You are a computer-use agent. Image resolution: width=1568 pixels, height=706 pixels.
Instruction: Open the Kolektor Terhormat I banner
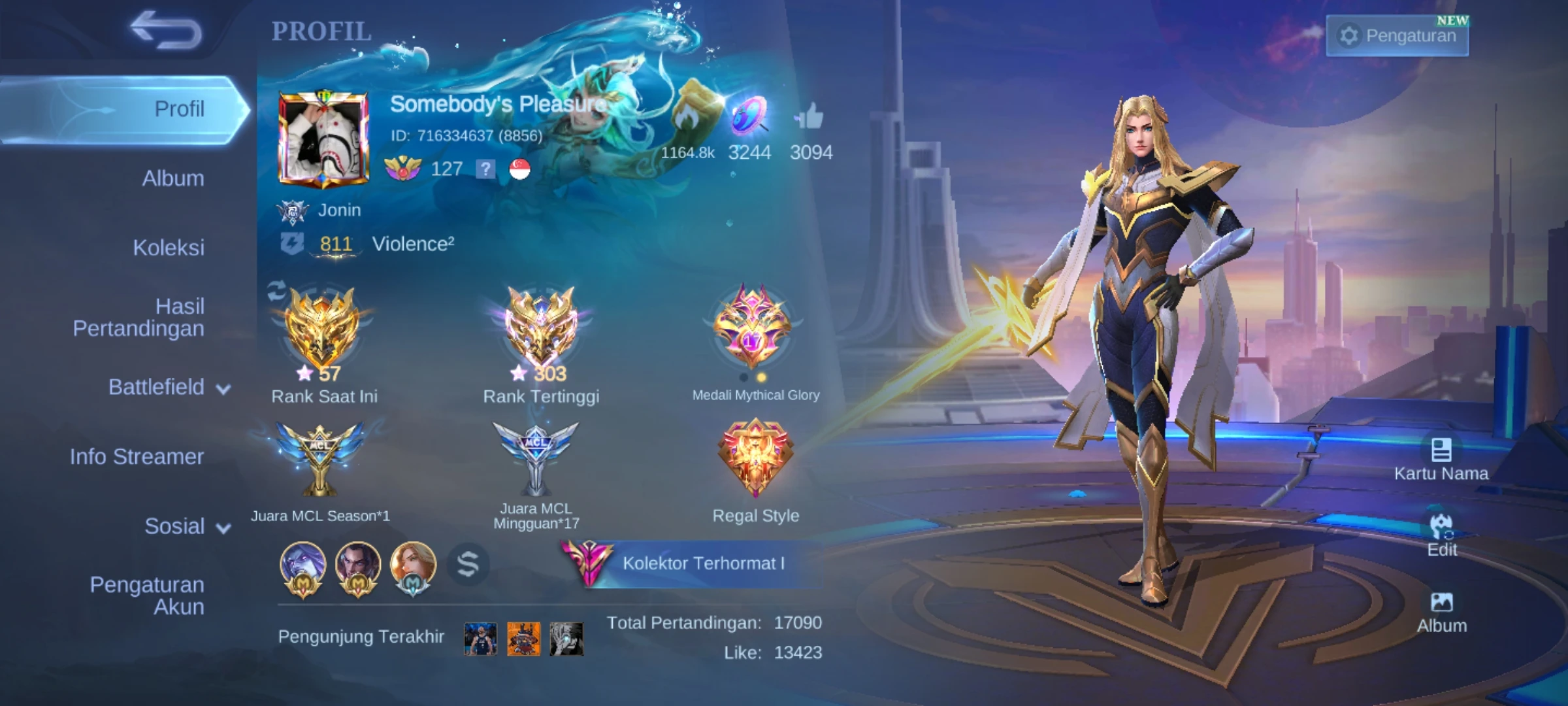coord(693,563)
